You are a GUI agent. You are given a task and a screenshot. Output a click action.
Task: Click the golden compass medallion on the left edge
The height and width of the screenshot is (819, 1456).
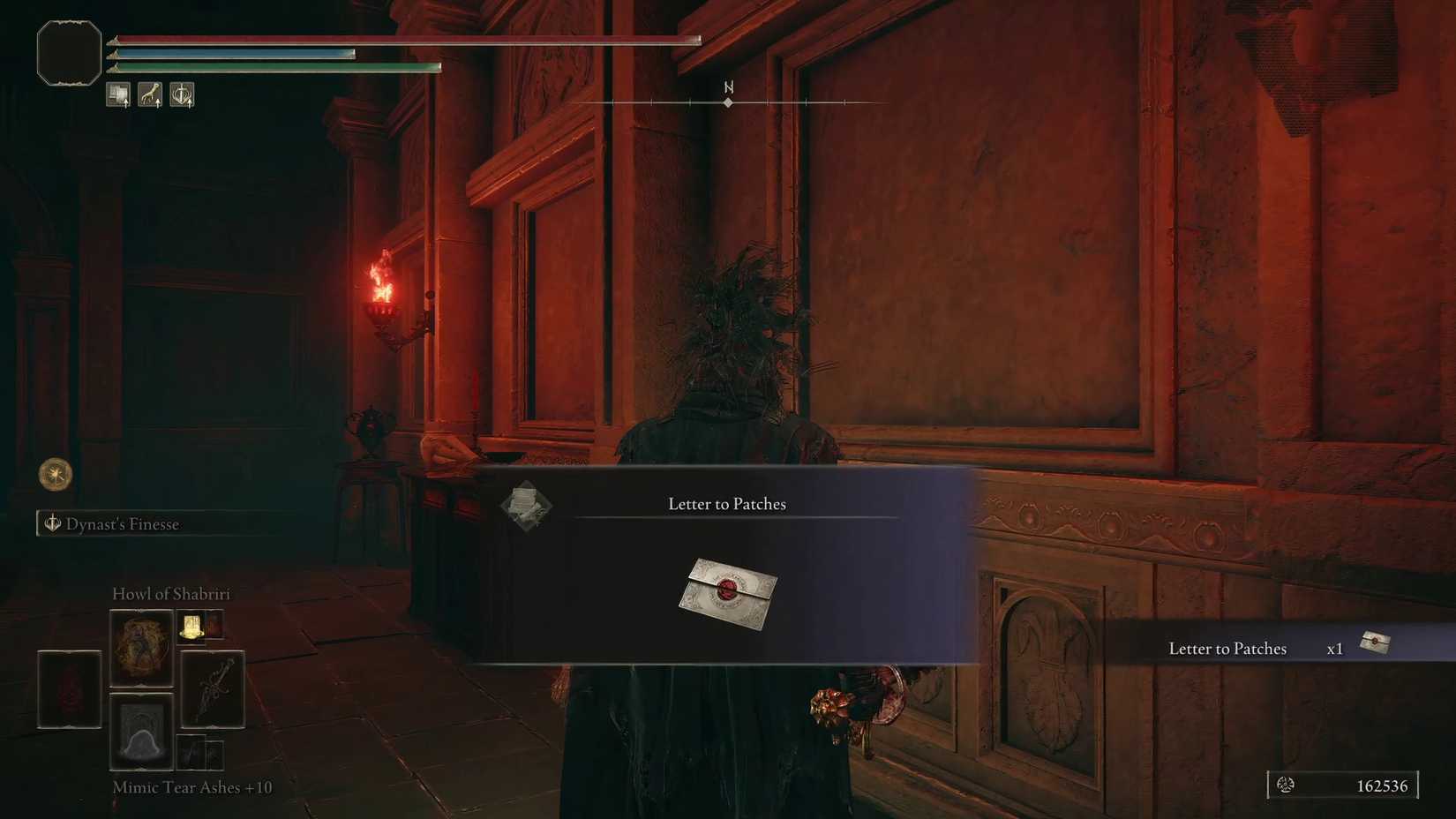[x=53, y=475]
